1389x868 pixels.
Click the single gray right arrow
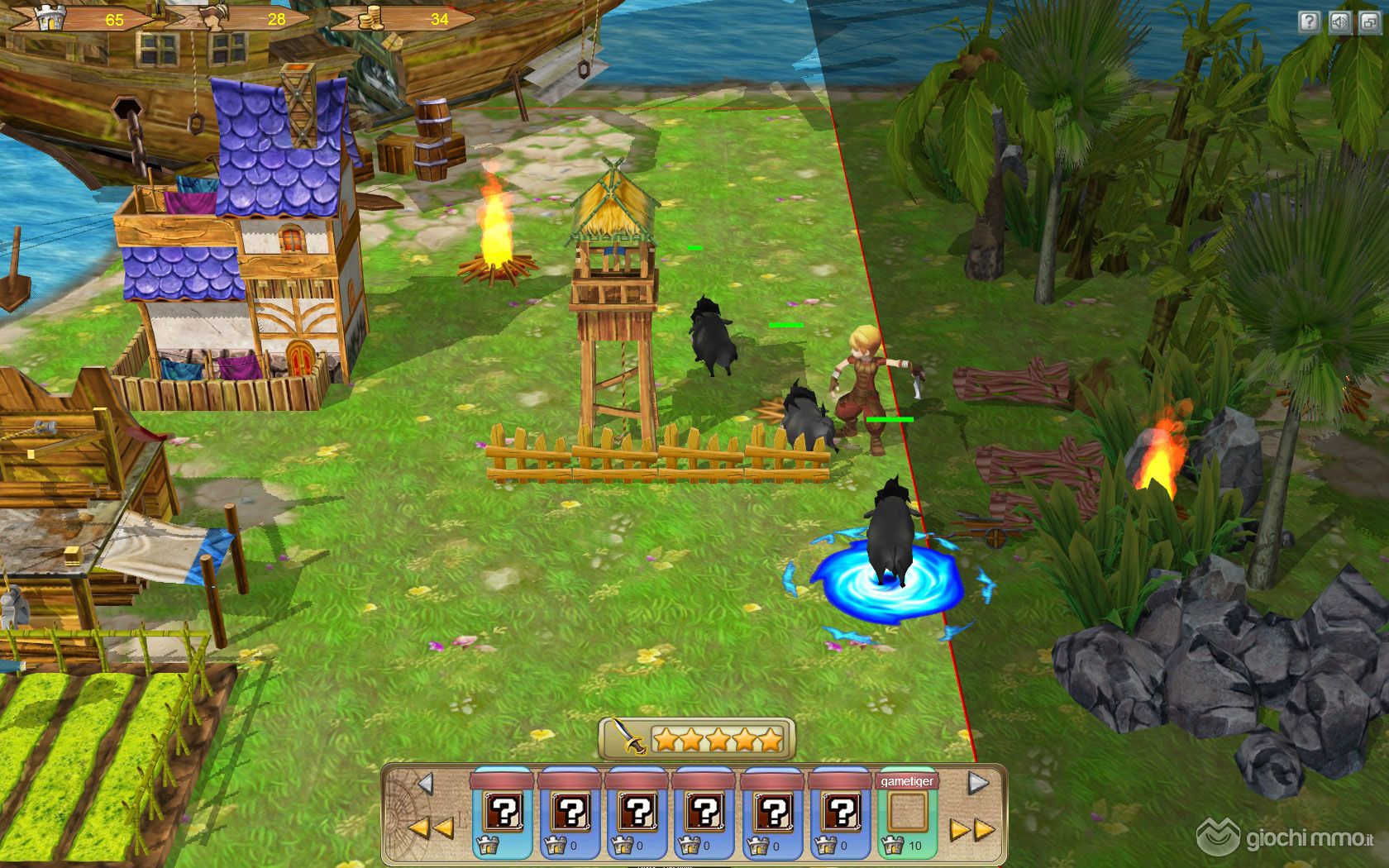pyautogui.click(x=978, y=783)
